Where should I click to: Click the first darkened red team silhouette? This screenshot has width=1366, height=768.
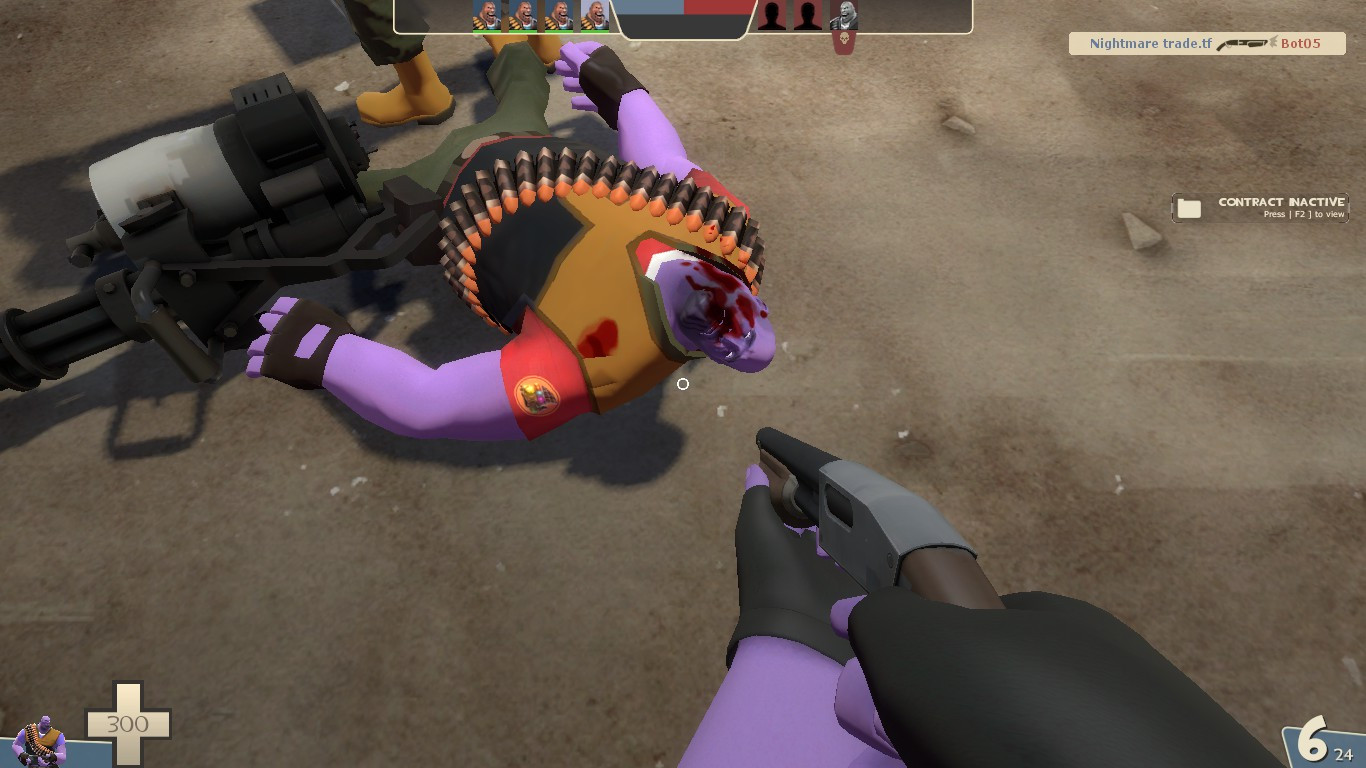(x=773, y=16)
